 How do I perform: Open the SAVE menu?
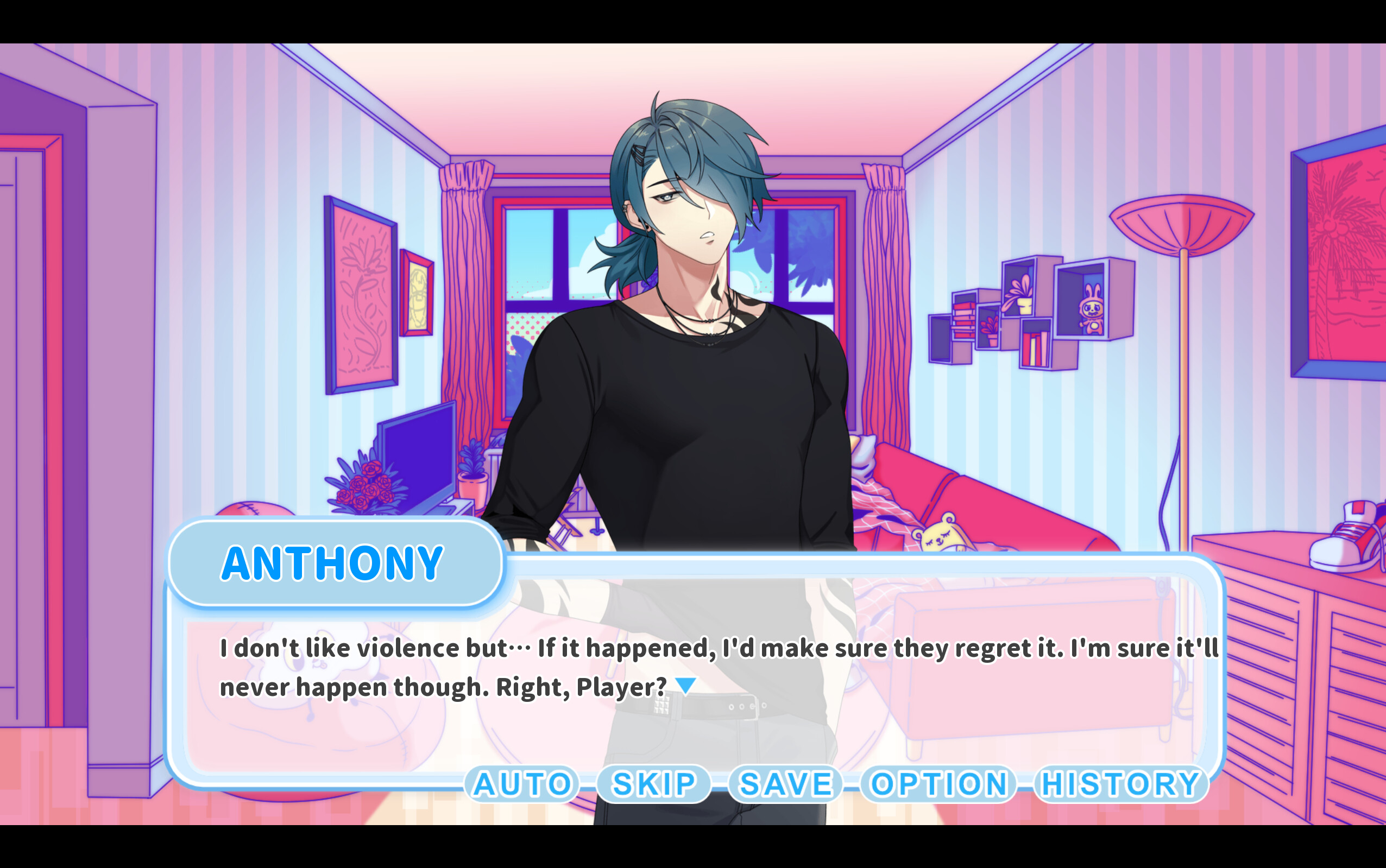point(785,784)
